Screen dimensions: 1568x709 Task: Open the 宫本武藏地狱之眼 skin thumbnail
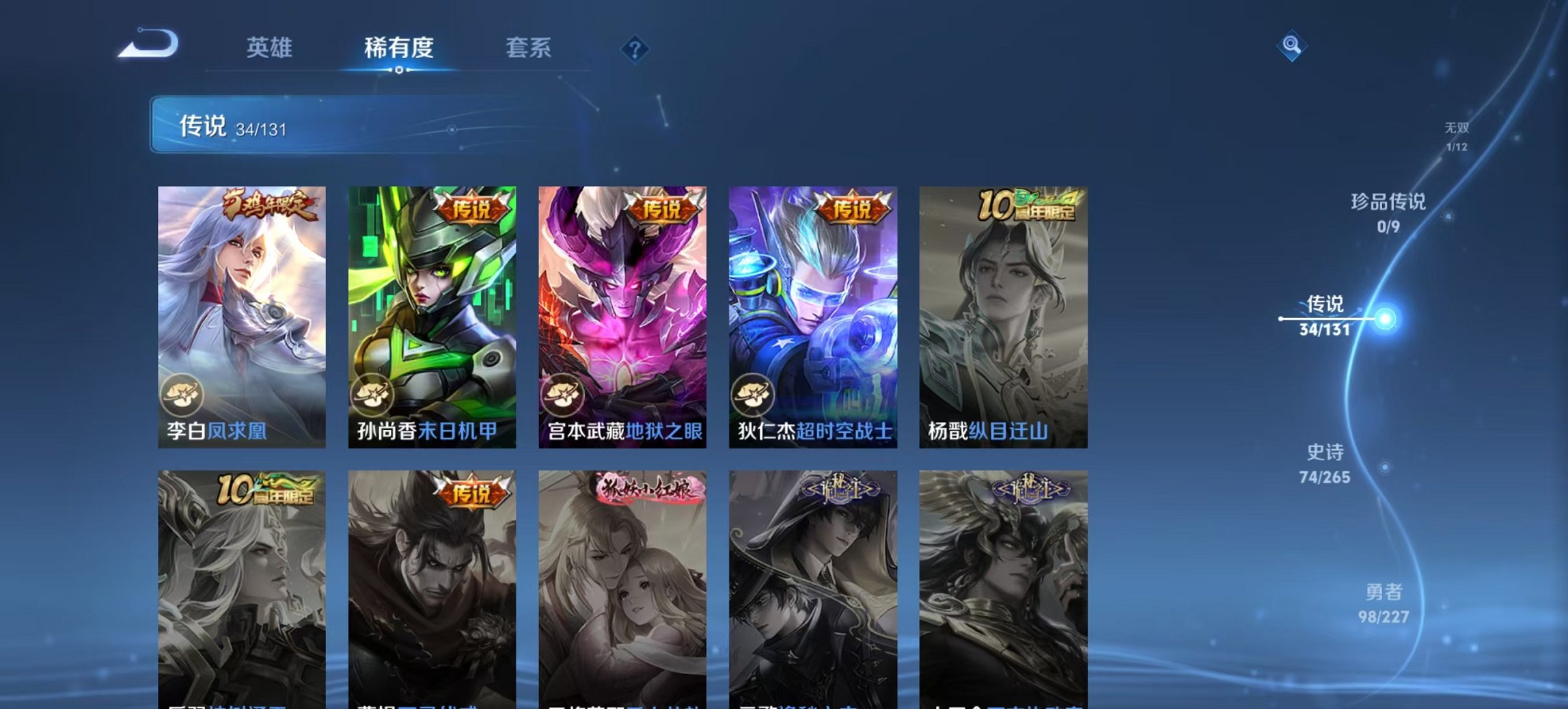[620, 308]
